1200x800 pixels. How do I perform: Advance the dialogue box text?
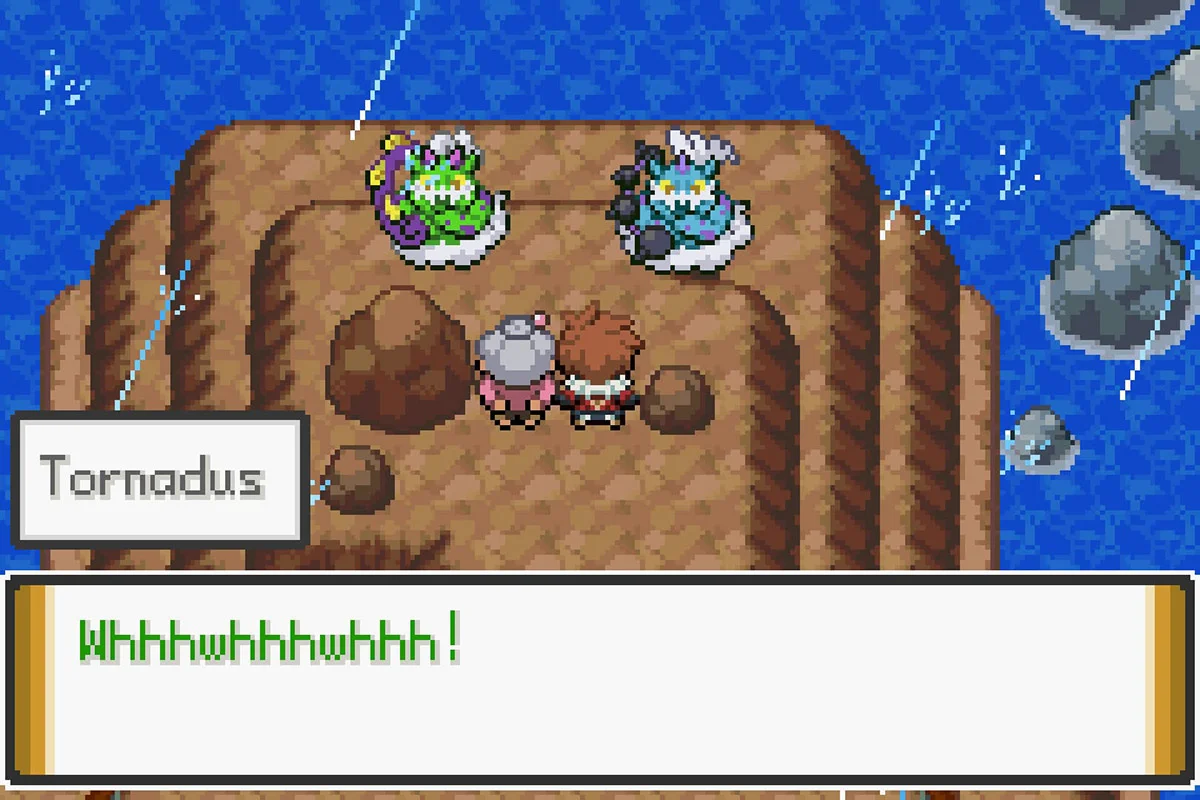(600, 682)
